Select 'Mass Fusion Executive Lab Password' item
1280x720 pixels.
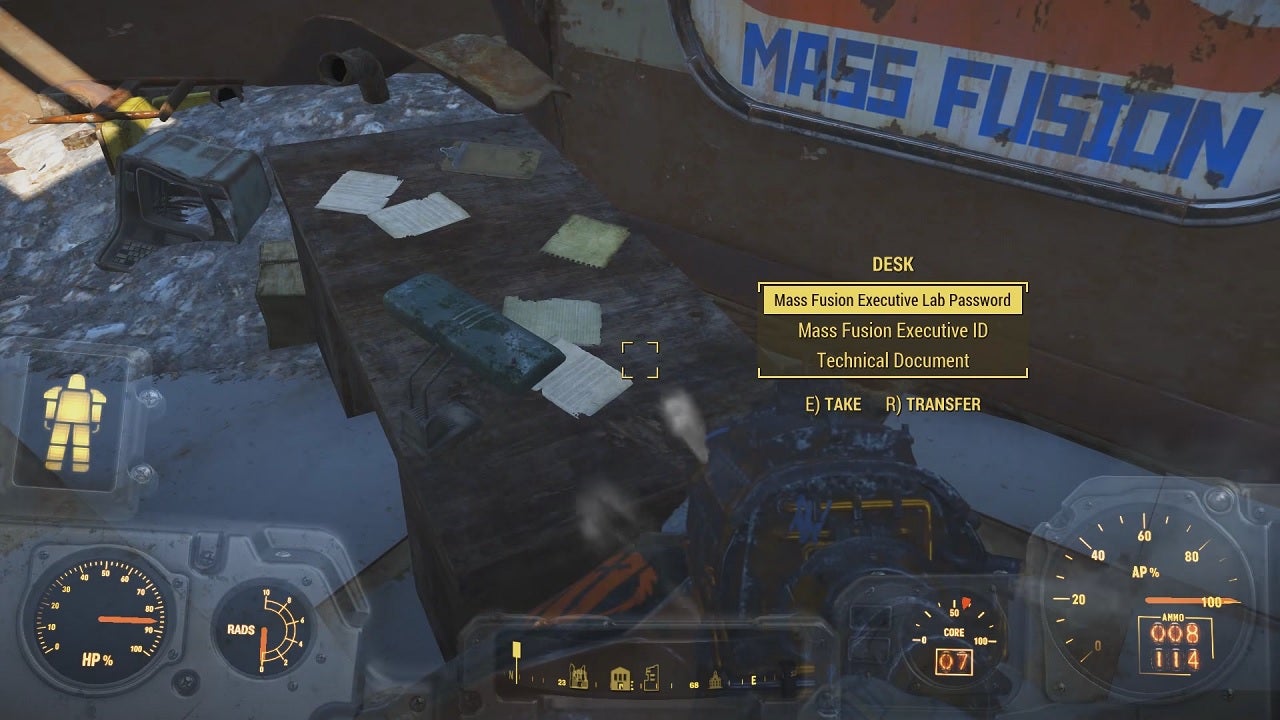(891, 300)
